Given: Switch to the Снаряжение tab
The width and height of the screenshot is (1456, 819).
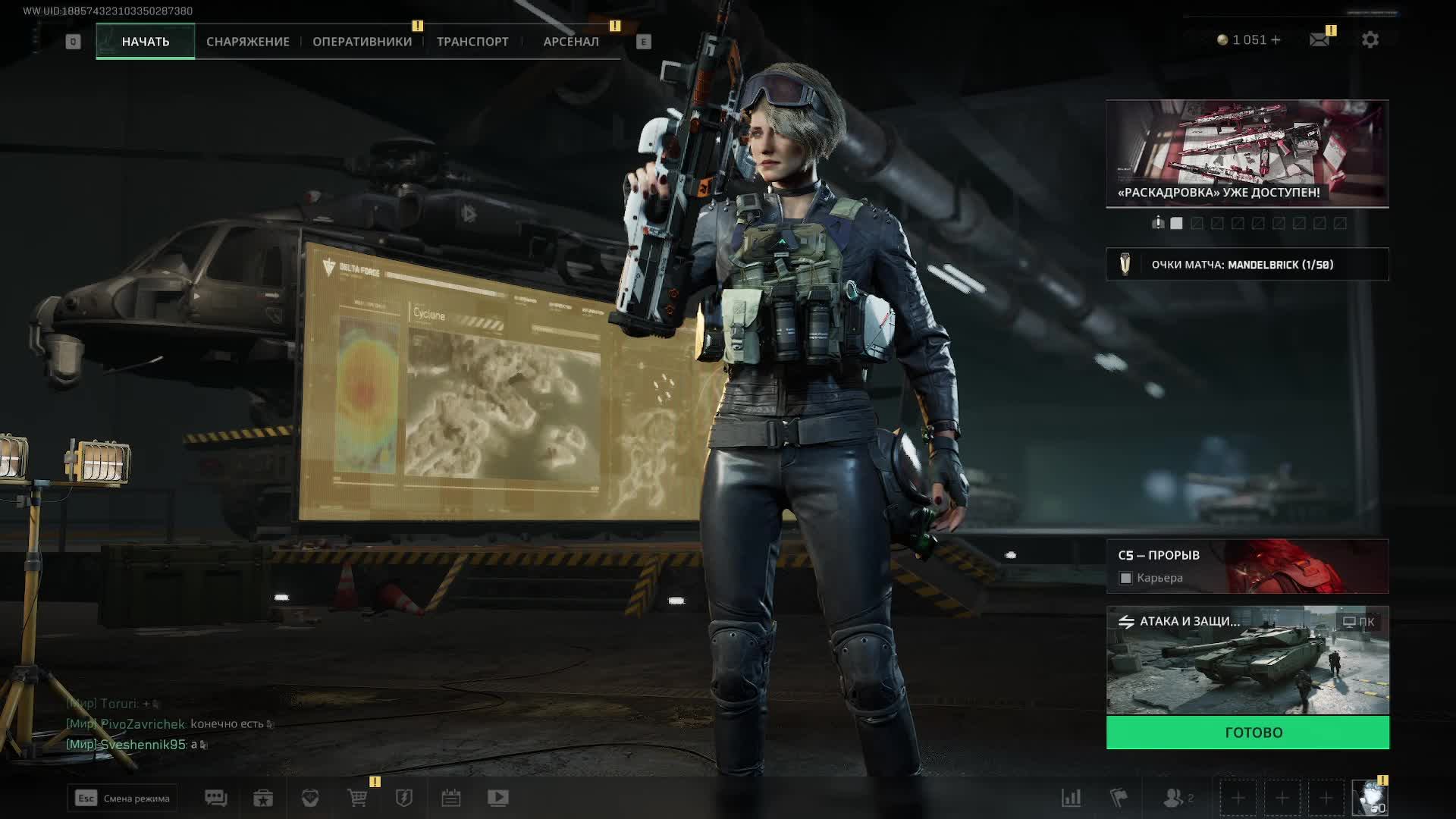Looking at the screenshot, I should 247,42.
